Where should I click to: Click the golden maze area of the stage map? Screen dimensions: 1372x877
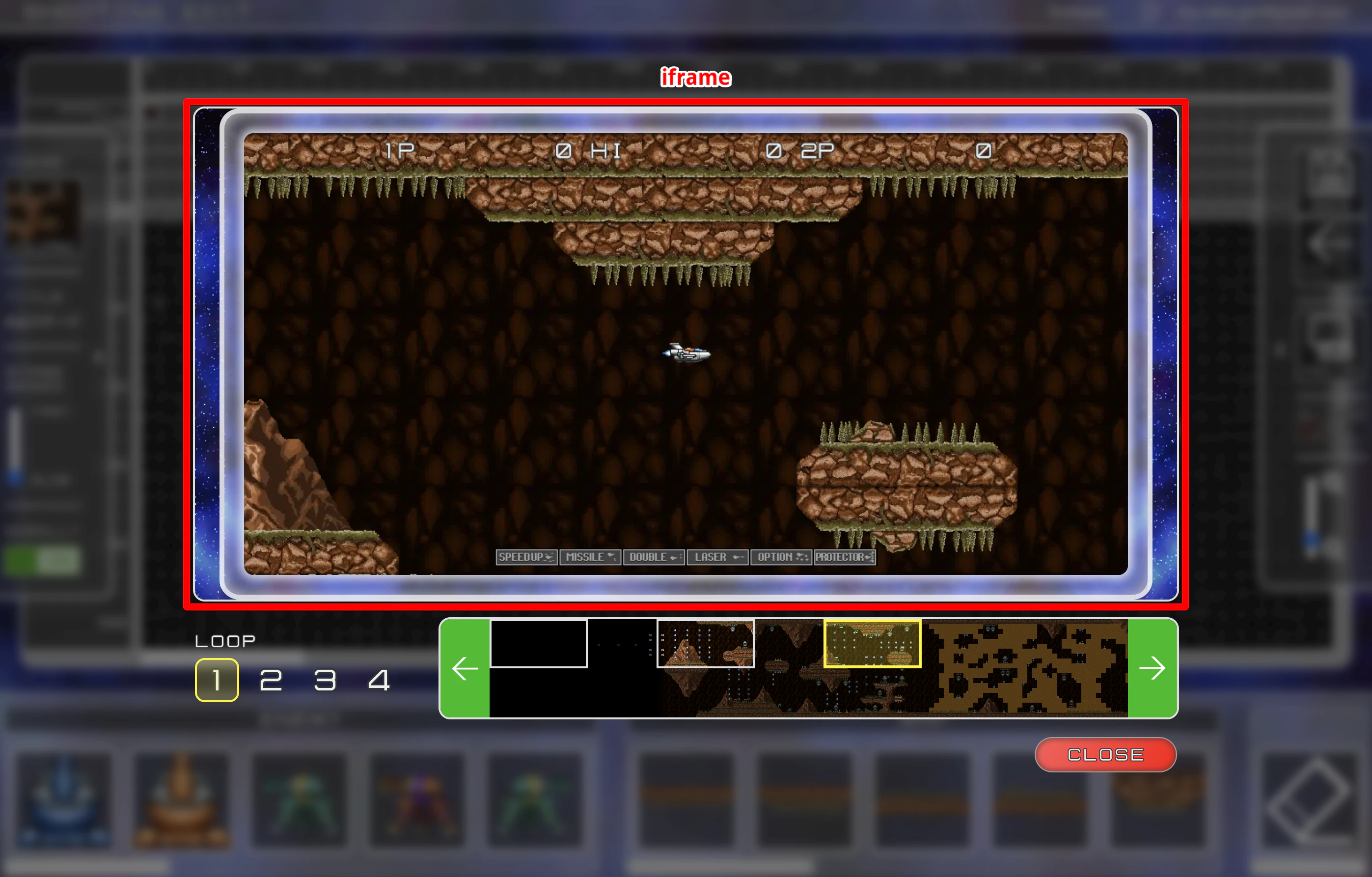(1026, 668)
